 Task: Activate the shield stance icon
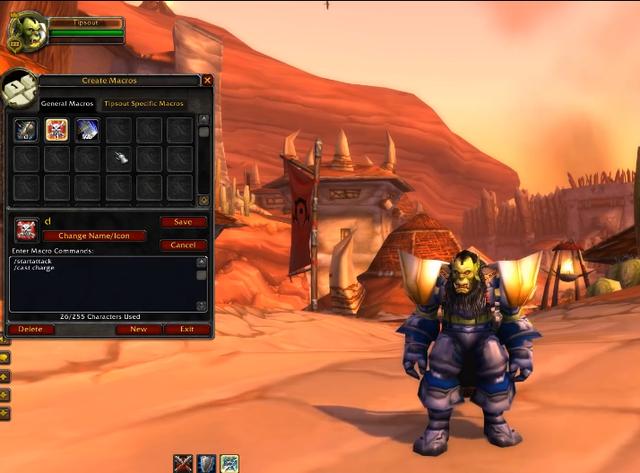click(206, 463)
